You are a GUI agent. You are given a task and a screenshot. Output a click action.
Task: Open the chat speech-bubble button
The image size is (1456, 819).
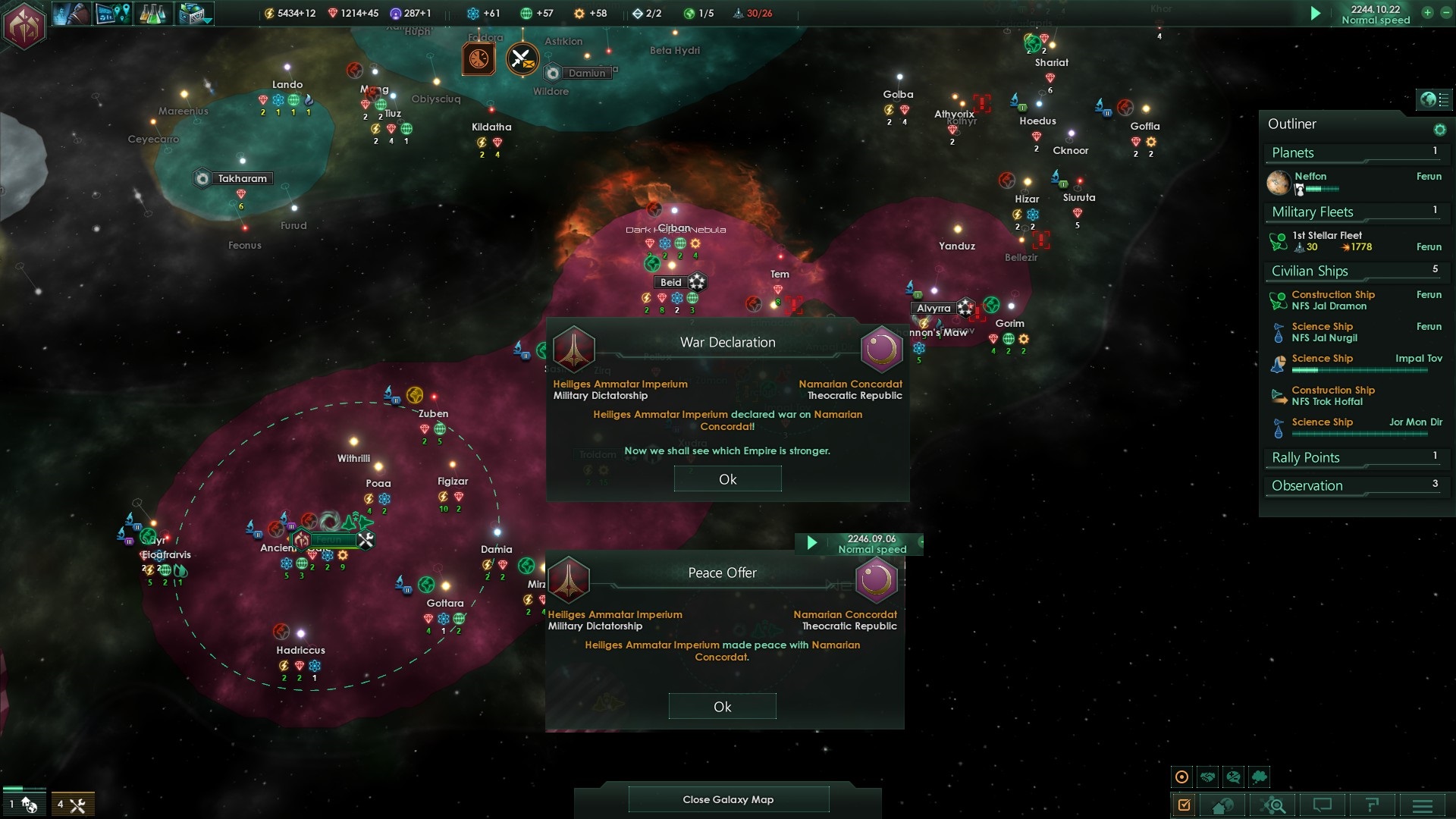pos(1323,805)
